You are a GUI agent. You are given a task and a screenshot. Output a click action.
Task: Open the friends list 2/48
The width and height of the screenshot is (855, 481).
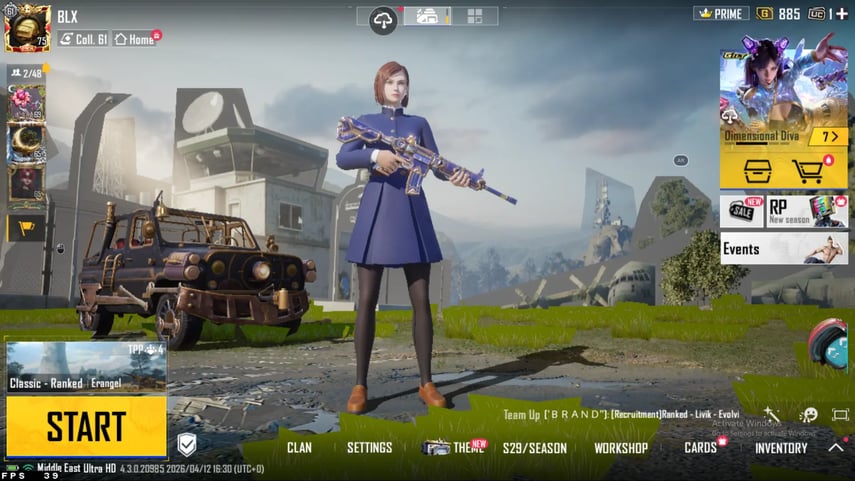[26, 73]
